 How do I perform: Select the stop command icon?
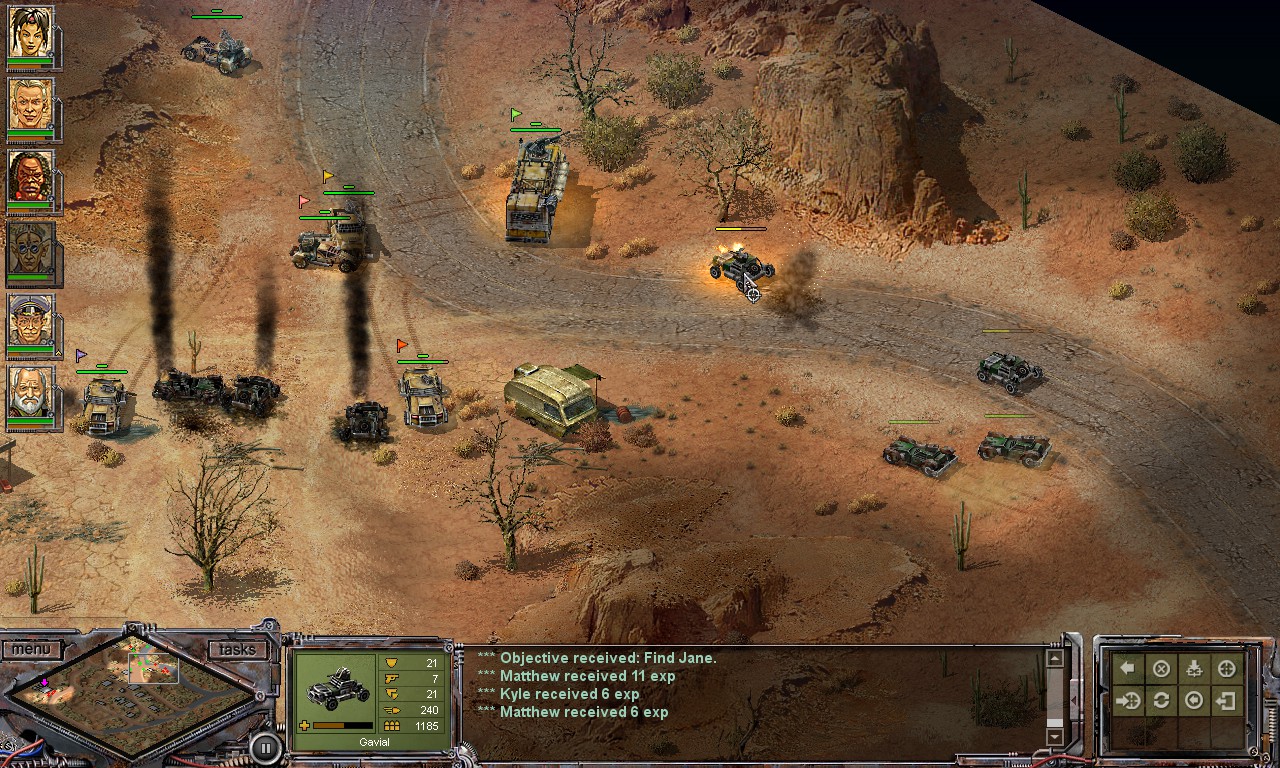[1159, 668]
